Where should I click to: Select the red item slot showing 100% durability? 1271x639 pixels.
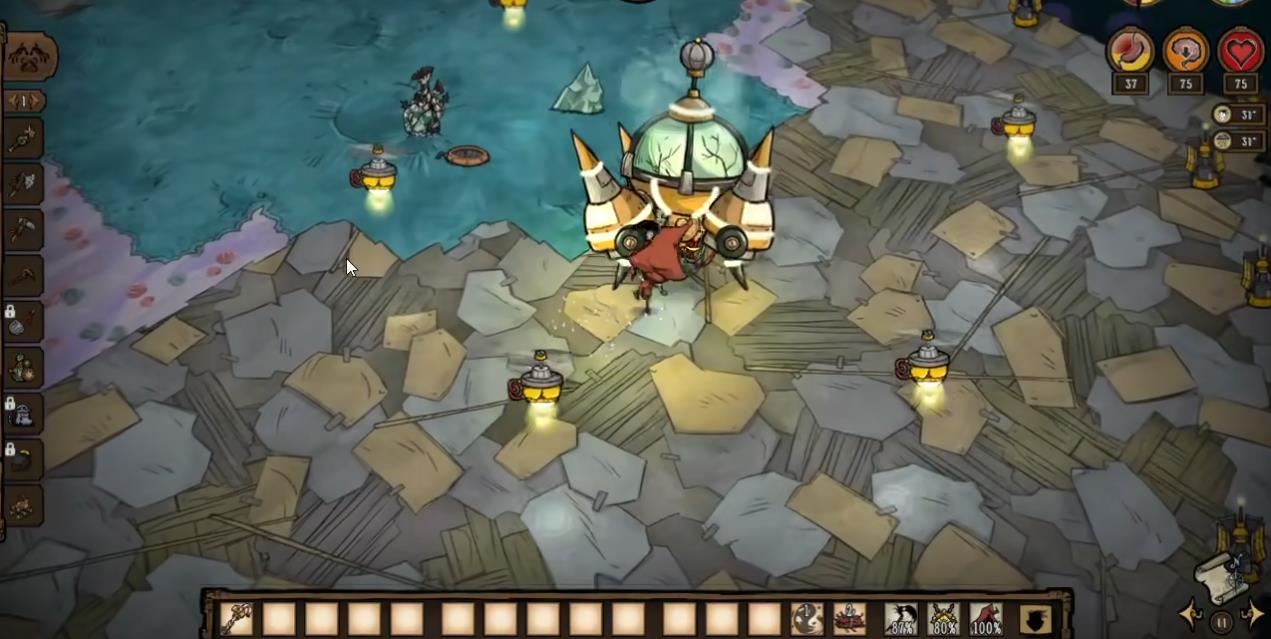tap(987, 619)
